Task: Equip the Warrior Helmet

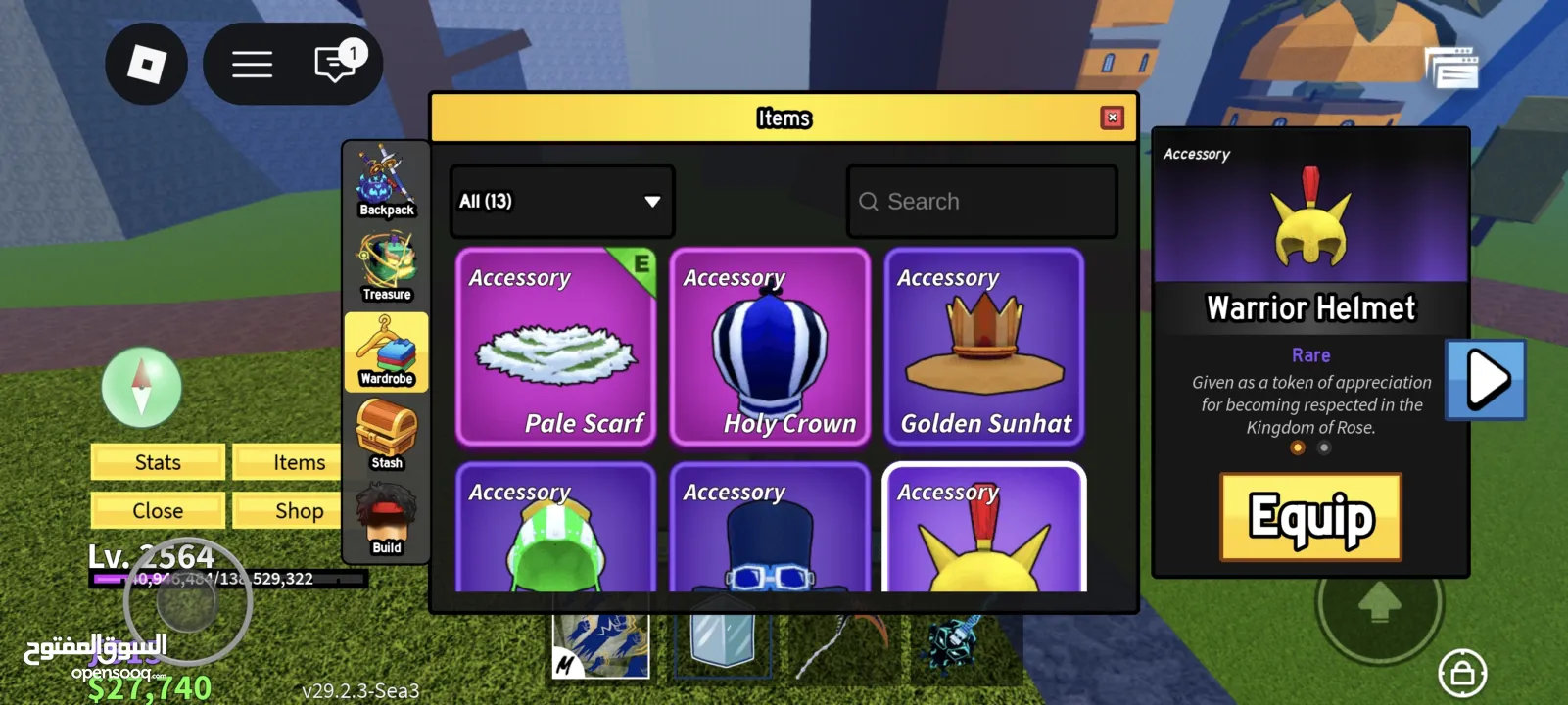Action: click(1310, 517)
